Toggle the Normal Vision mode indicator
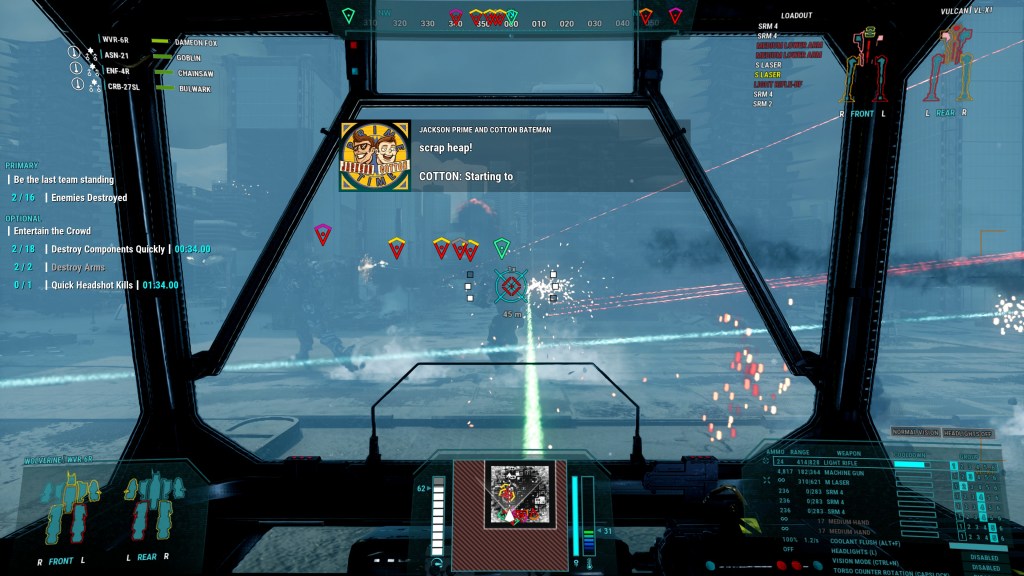This screenshot has height=576, width=1024. tap(913, 430)
